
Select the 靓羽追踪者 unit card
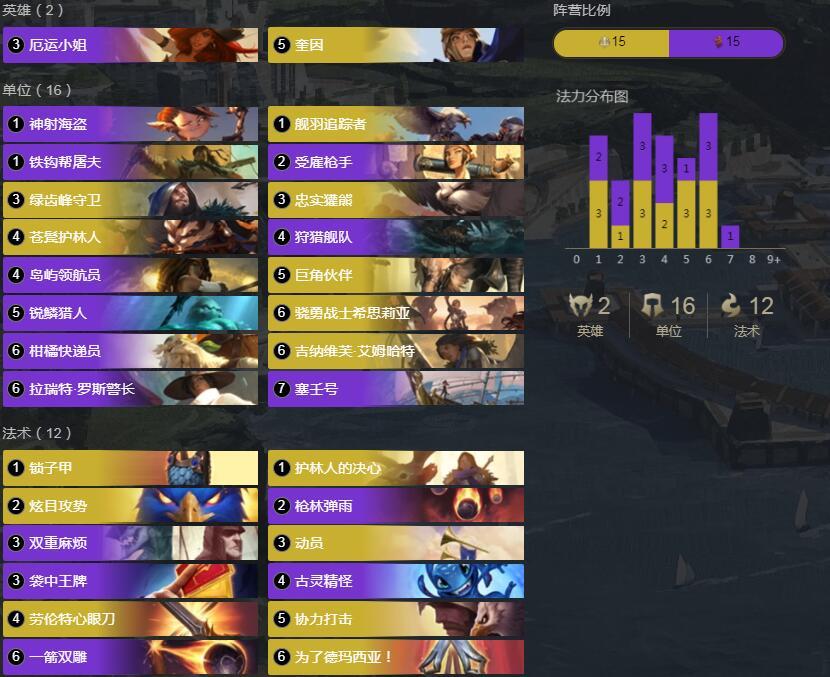395,124
